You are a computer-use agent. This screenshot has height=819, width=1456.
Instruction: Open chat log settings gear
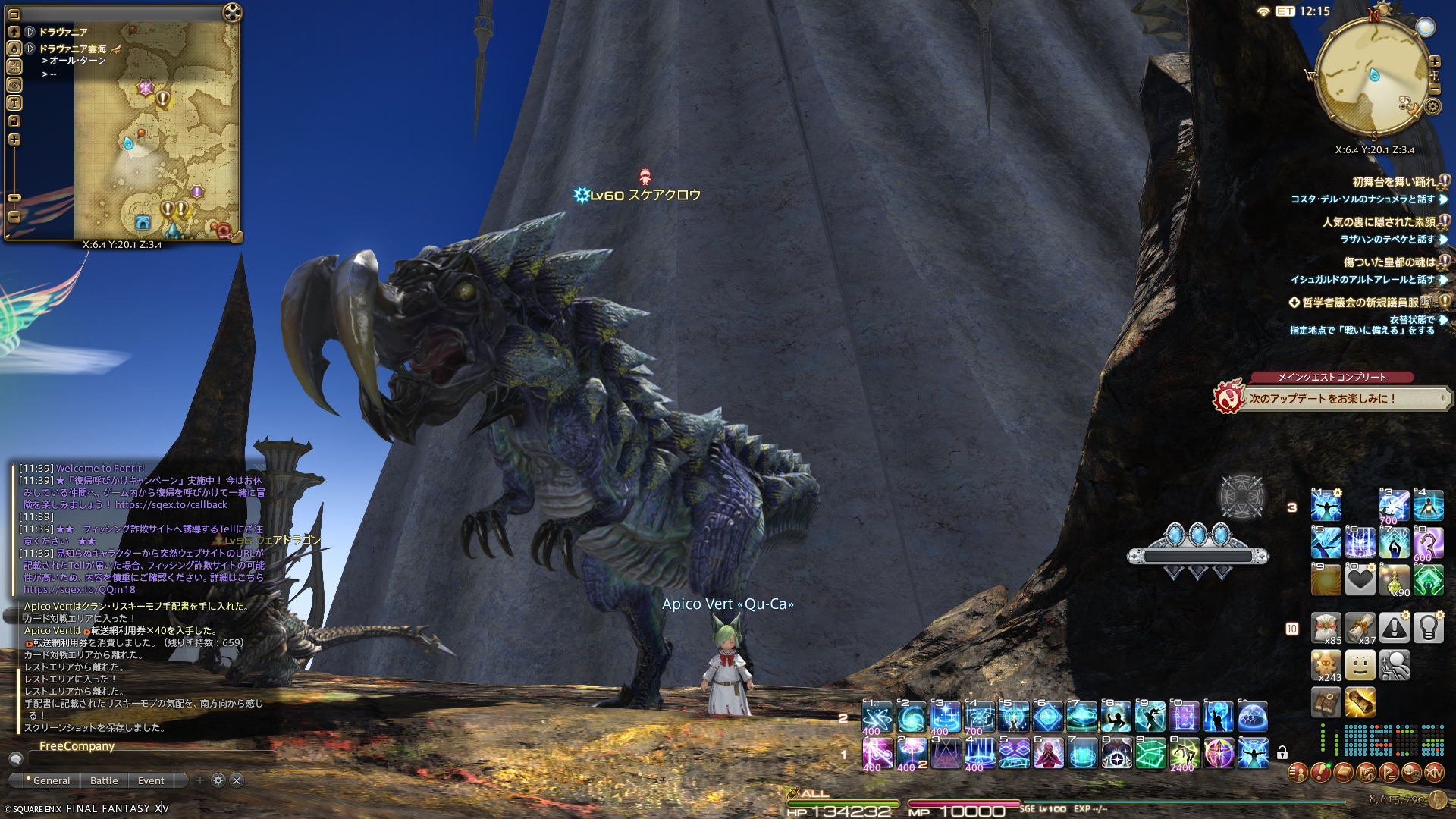(218, 780)
